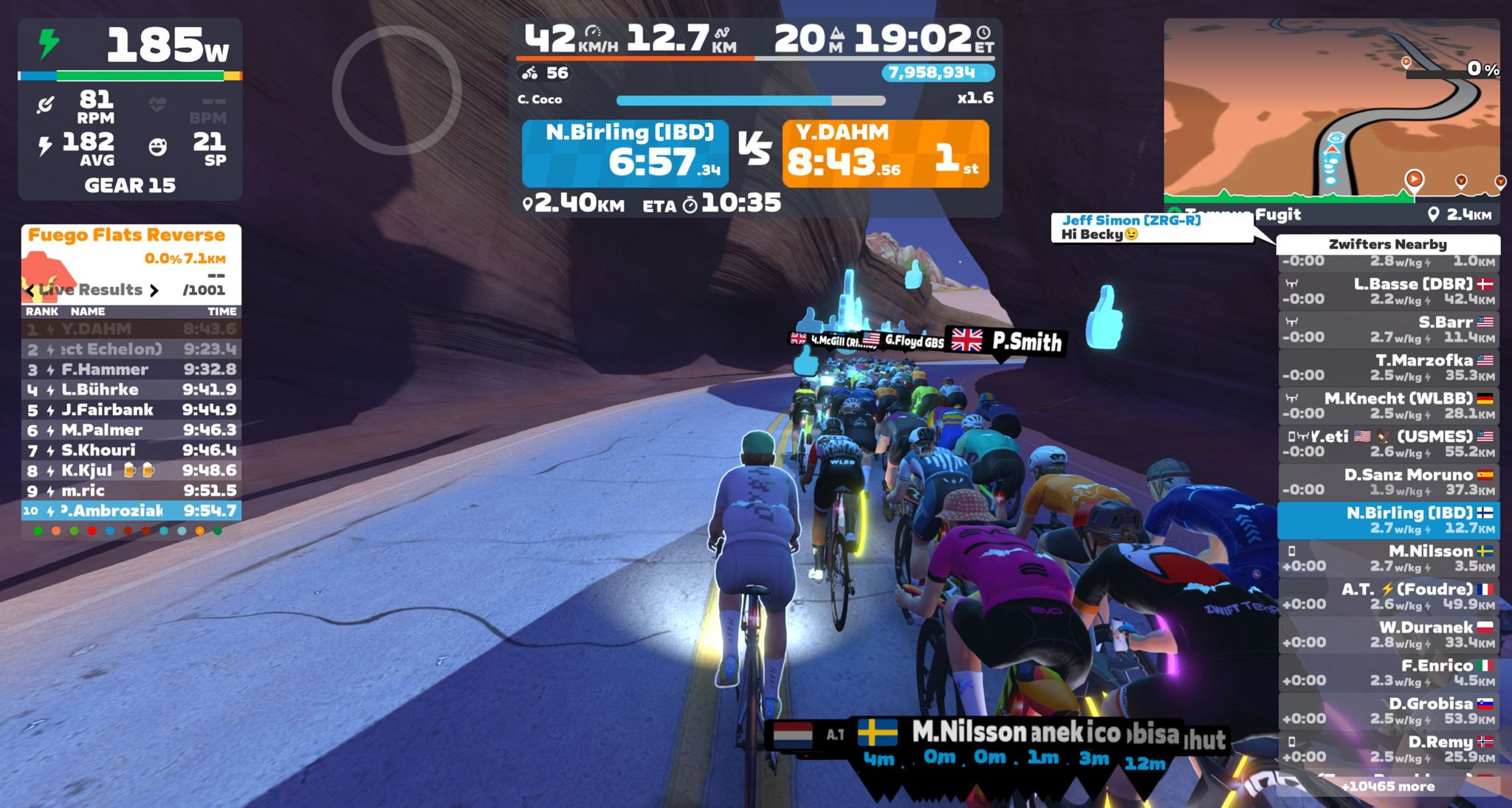This screenshot has width=1512, height=808.
Task: Select F.Hammer leaderboard row
Action: 131,370
